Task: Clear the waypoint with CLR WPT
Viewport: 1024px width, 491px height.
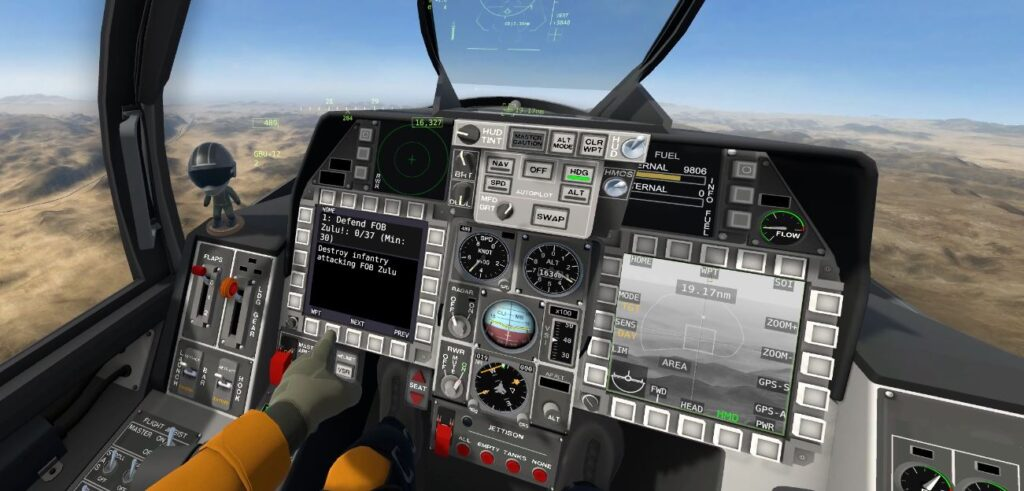Action: tap(594, 144)
